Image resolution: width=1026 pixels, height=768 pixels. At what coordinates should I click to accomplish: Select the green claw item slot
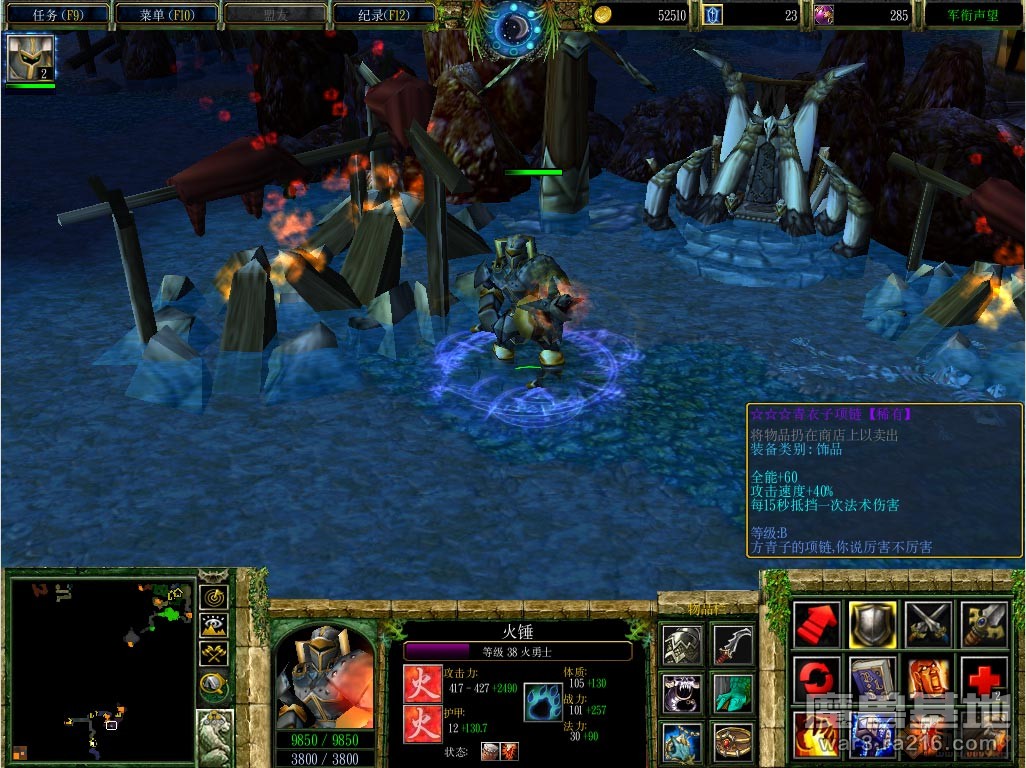[x=733, y=694]
